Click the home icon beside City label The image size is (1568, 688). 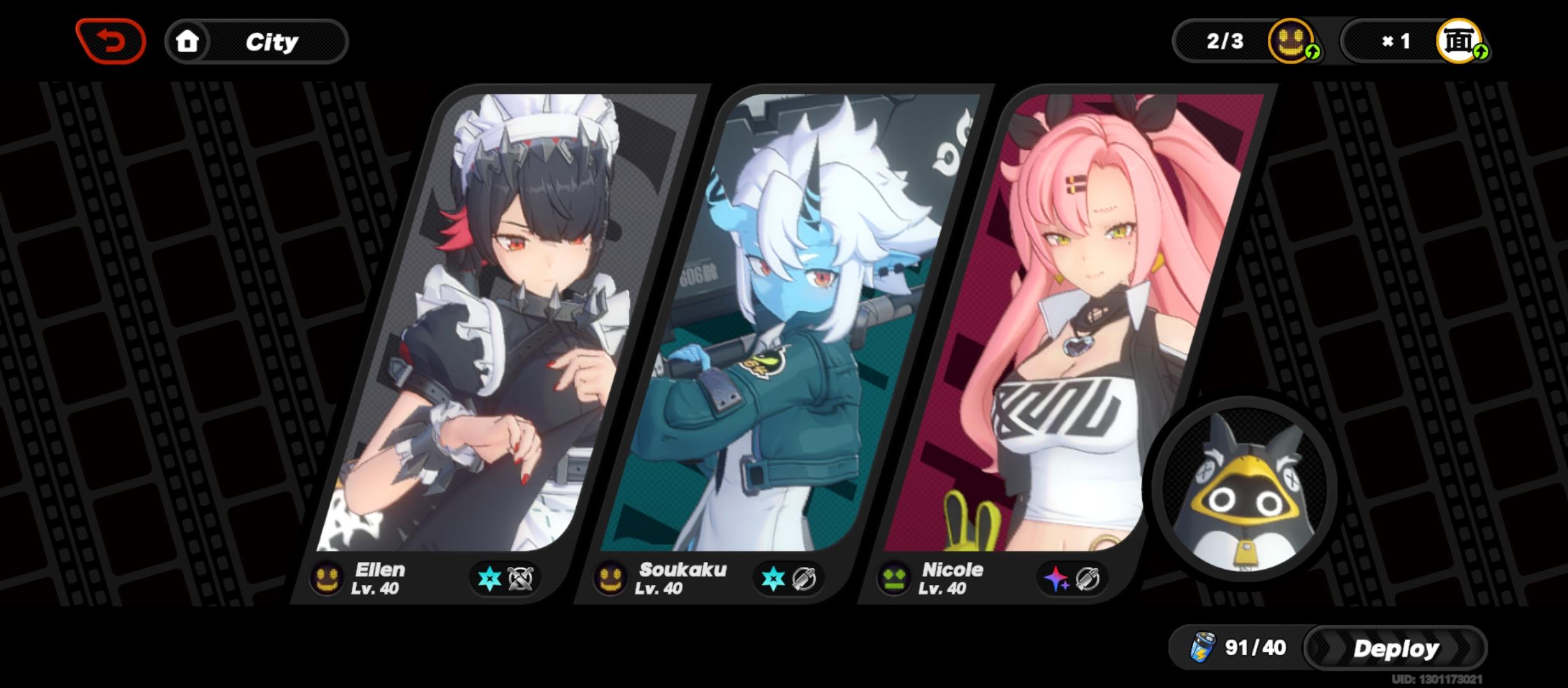pyautogui.click(x=188, y=41)
